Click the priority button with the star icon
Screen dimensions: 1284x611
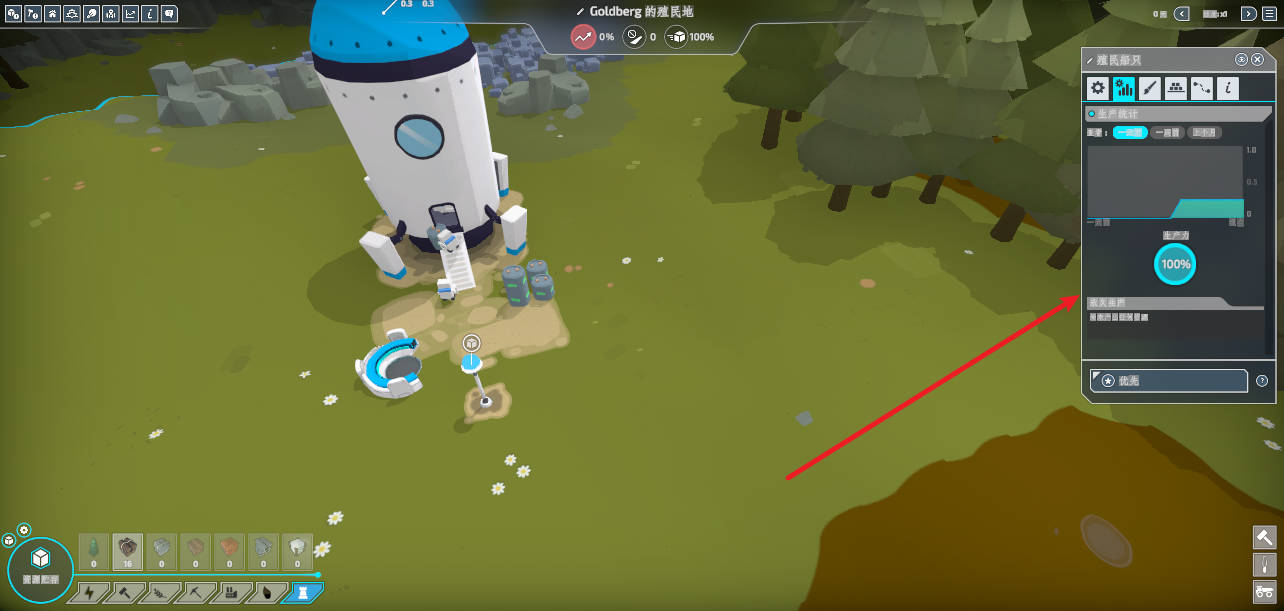point(1169,381)
